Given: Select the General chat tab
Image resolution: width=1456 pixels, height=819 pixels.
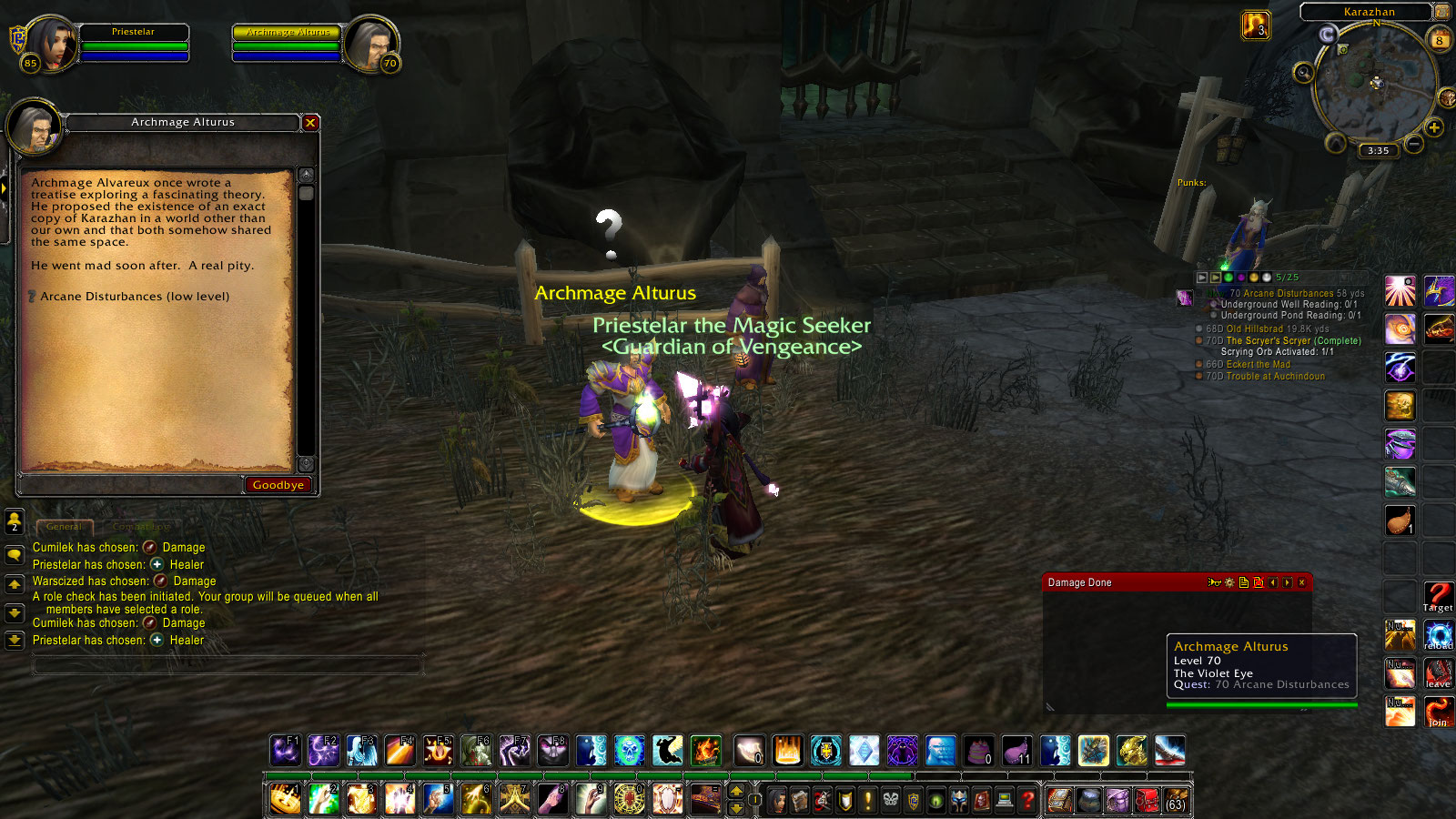Looking at the screenshot, I should tap(65, 526).
